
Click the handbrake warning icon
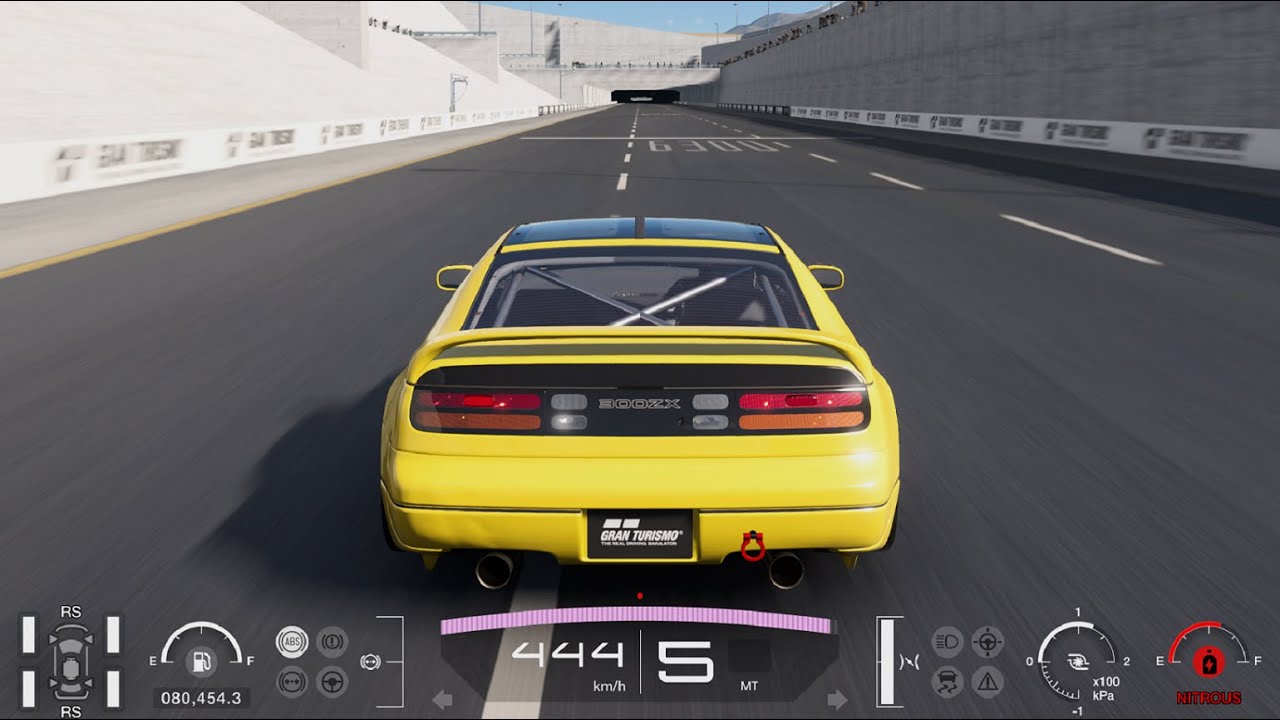pos(331,642)
